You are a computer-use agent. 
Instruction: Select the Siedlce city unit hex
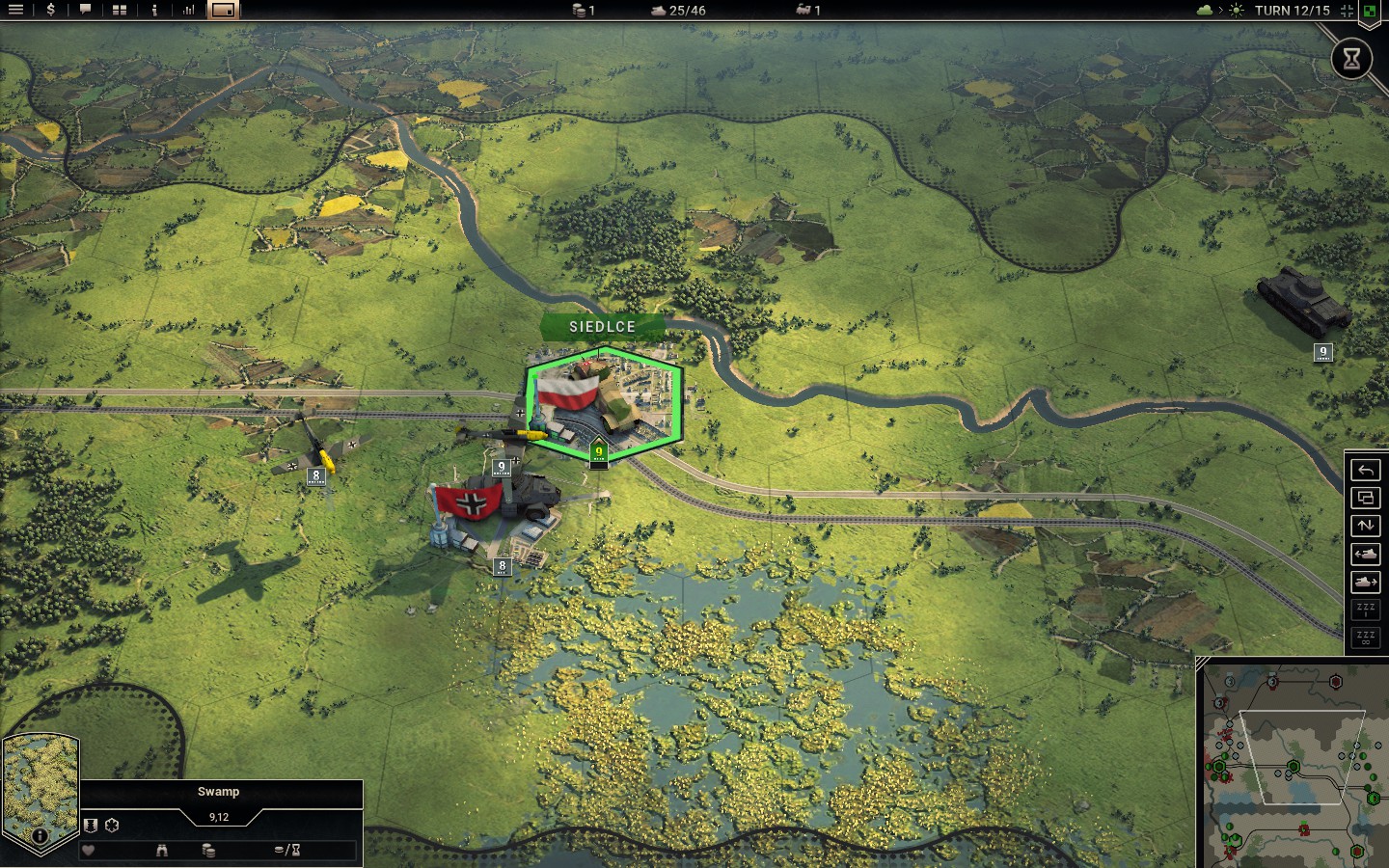pos(604,402)
